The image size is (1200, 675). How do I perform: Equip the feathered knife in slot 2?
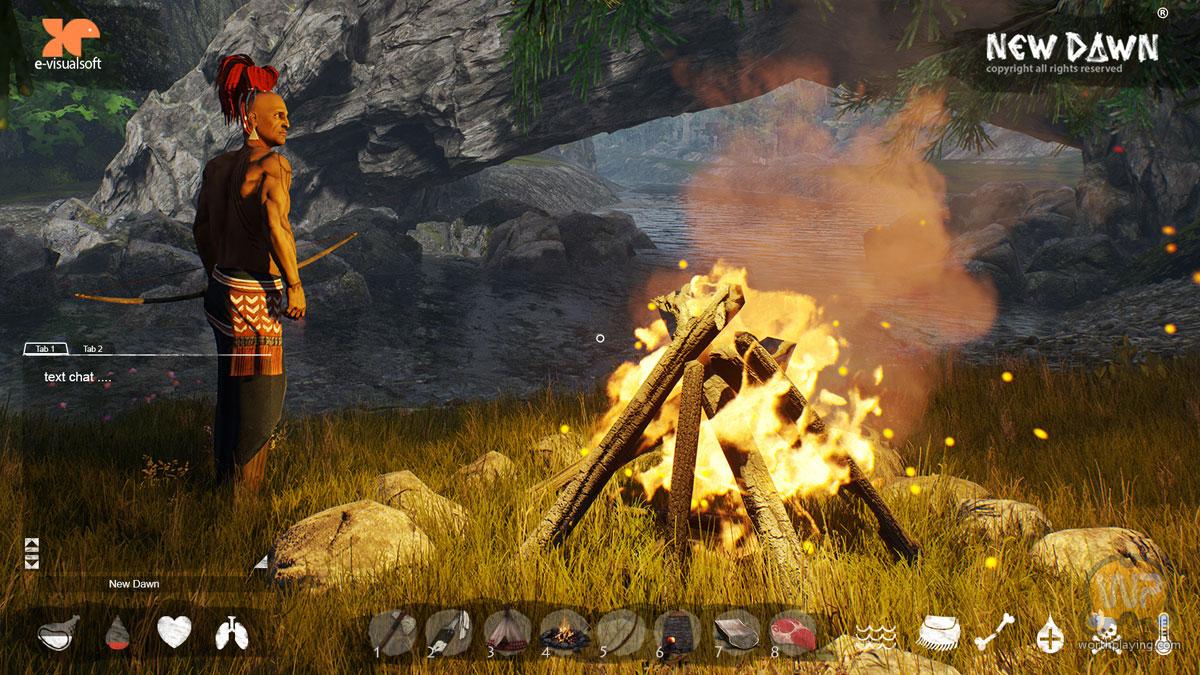click(x=449, y=632)
